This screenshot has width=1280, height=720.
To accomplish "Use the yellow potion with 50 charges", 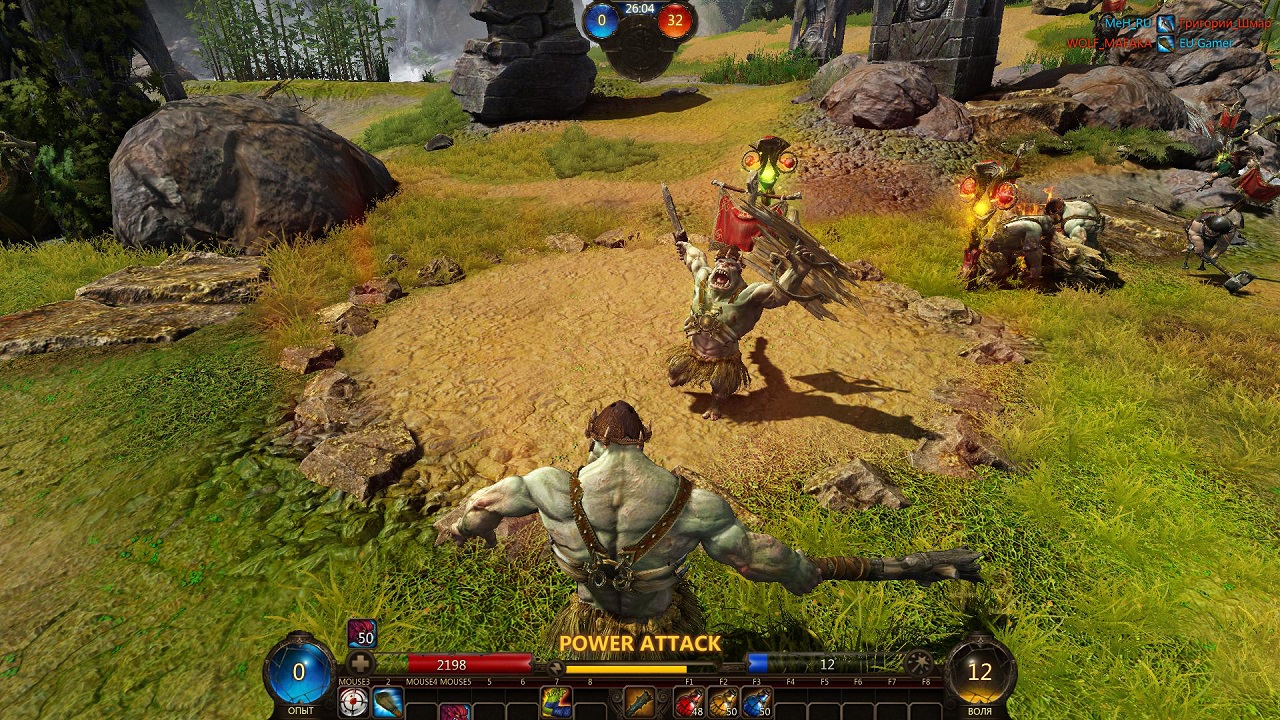I will (x=722, y=702).
